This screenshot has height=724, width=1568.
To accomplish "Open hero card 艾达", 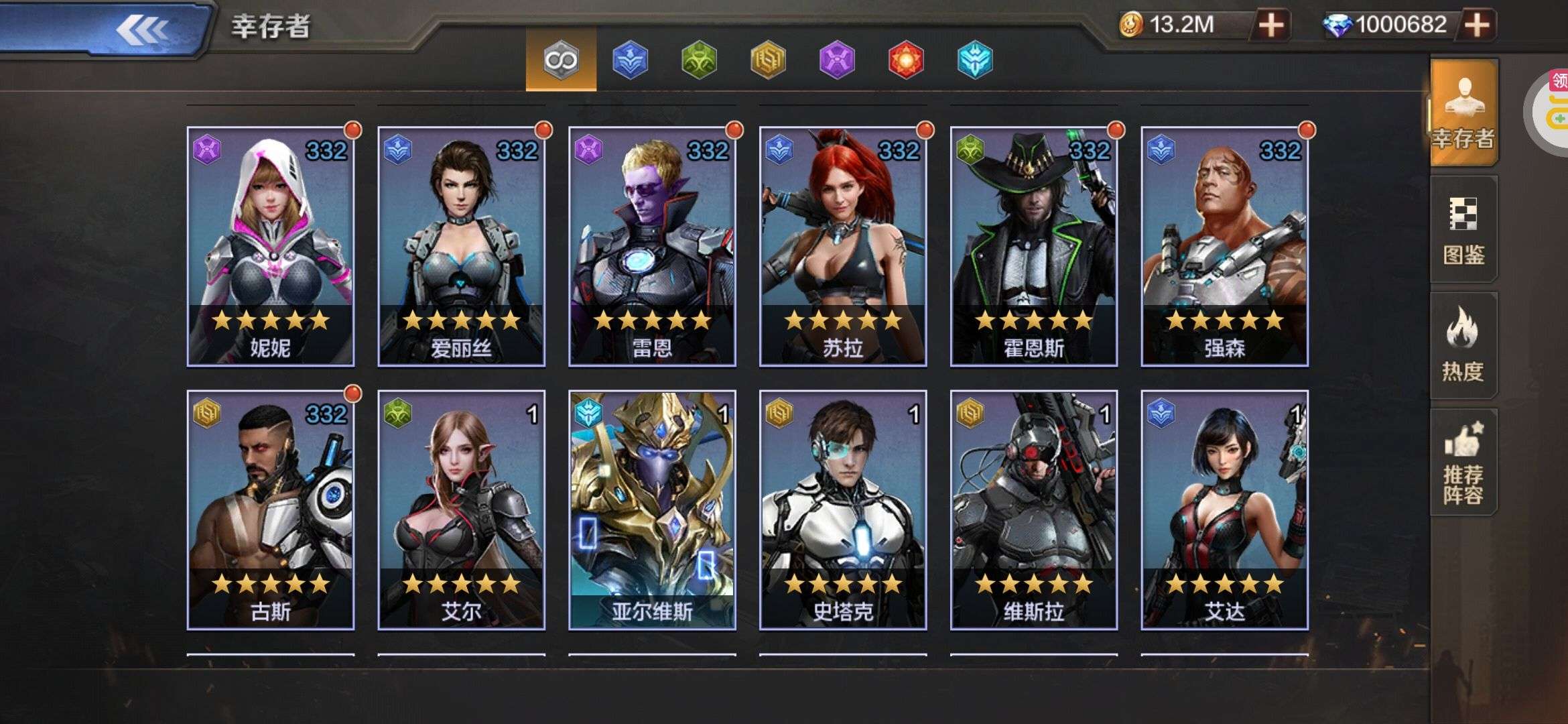I will (x=1224, y=509).
